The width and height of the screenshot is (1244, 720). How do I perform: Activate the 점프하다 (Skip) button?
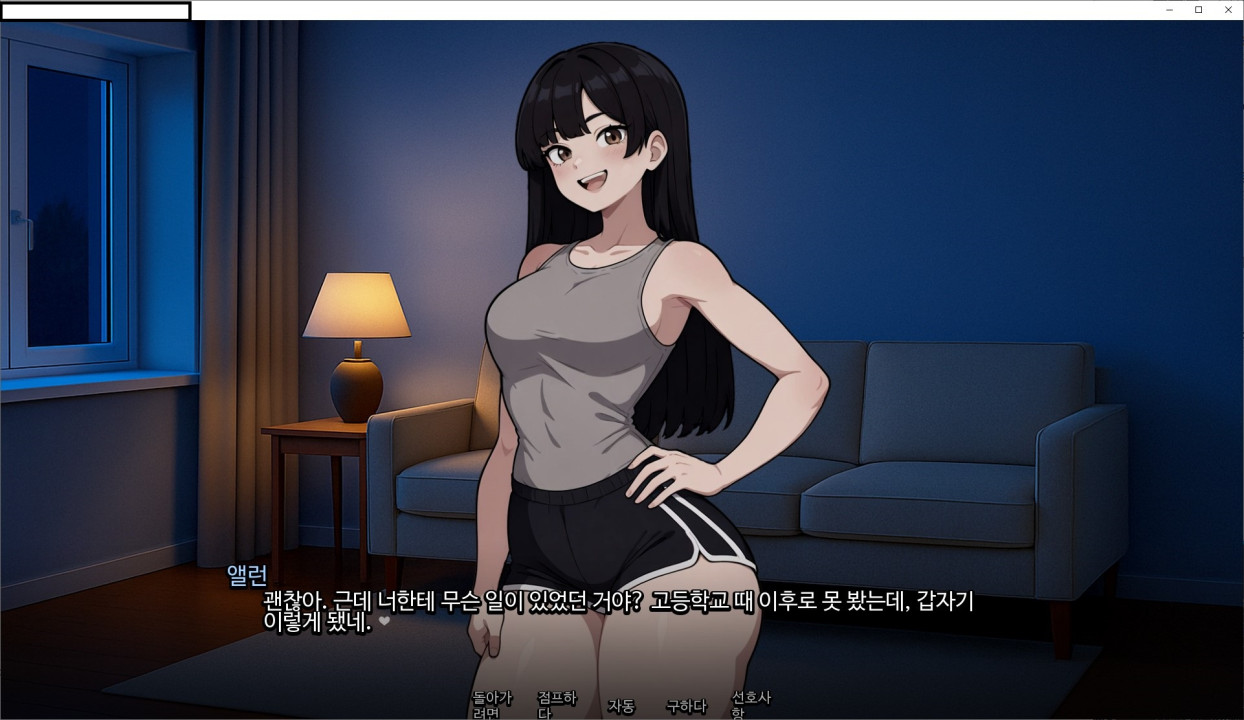click(556, 705)
